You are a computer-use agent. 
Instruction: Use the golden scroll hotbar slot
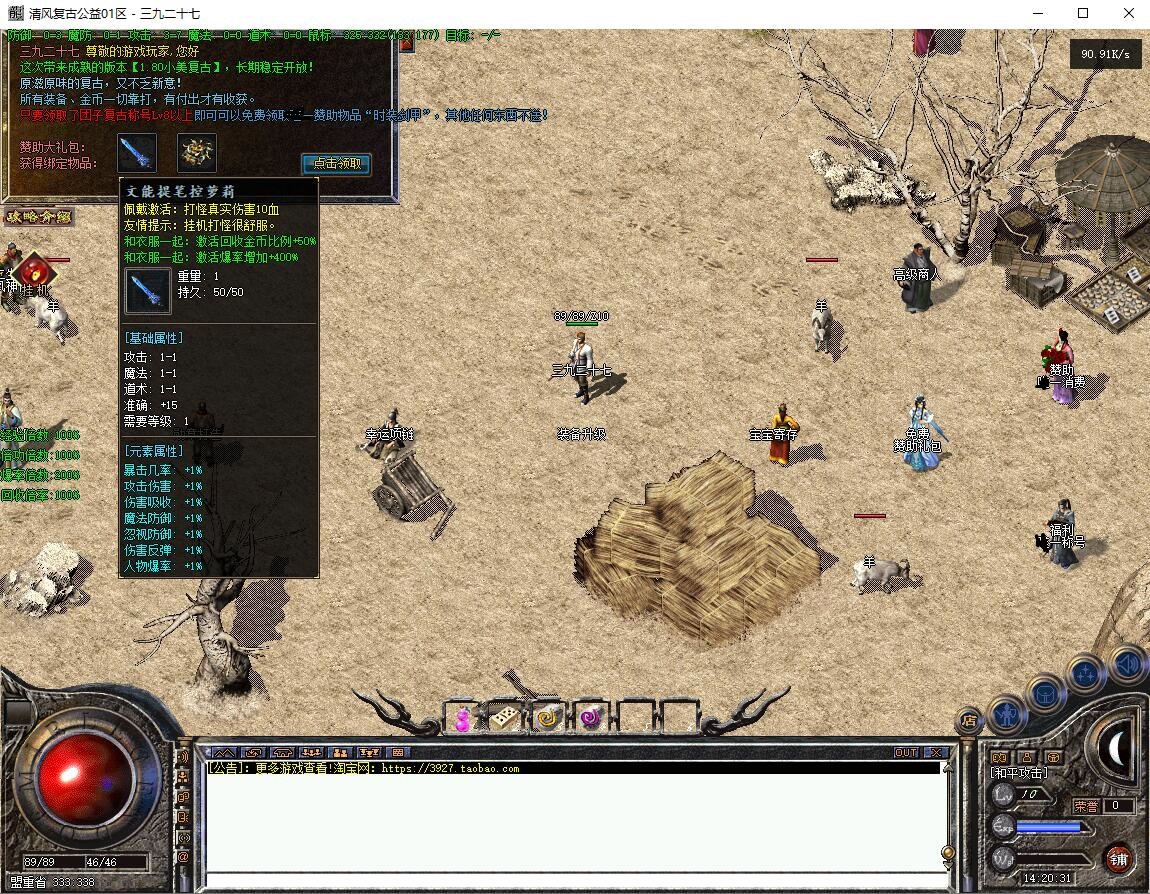pyautogui.click(x=548, y=718)
